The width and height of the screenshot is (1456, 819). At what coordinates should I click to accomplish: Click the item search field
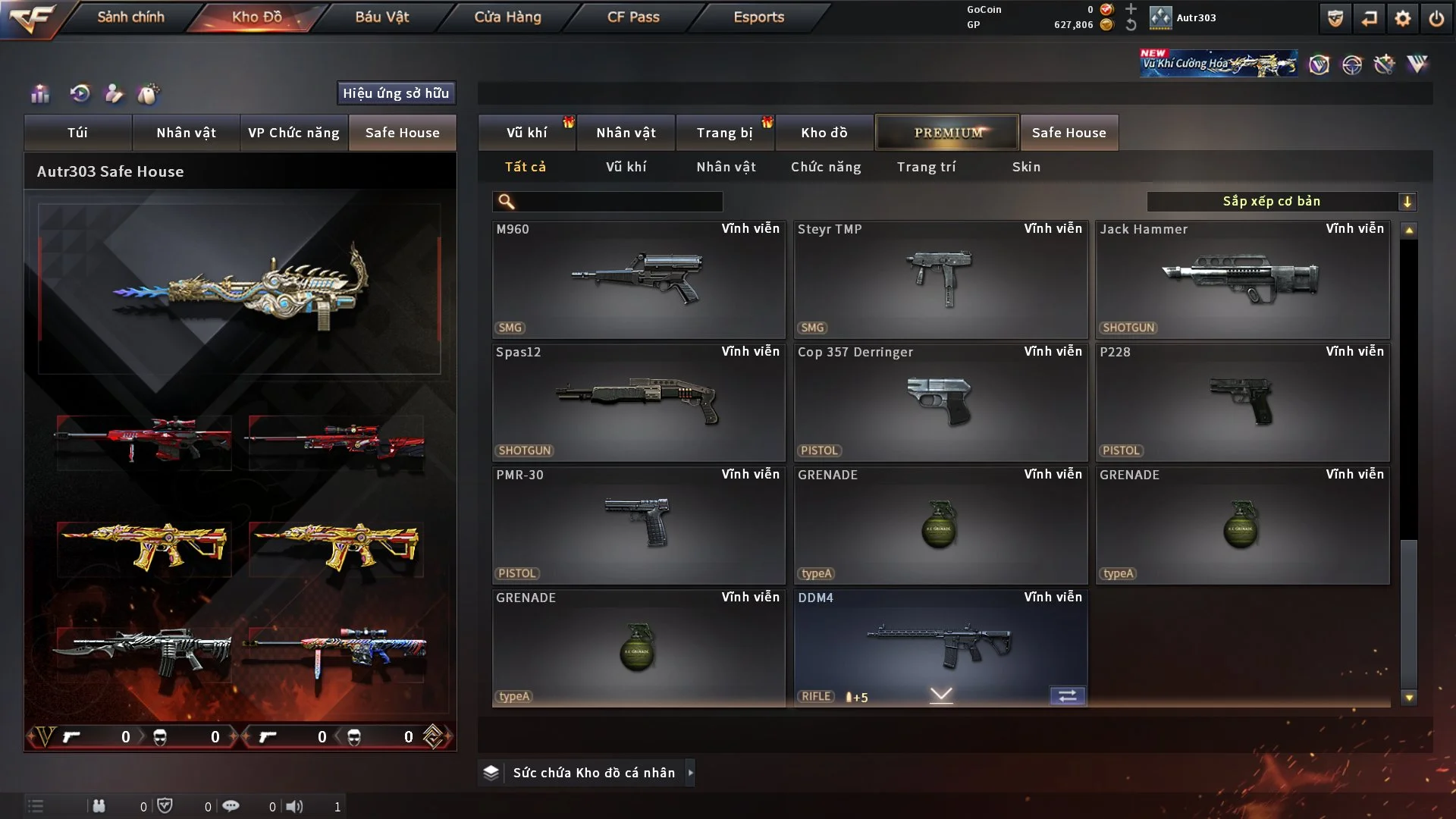coord(618,202)
